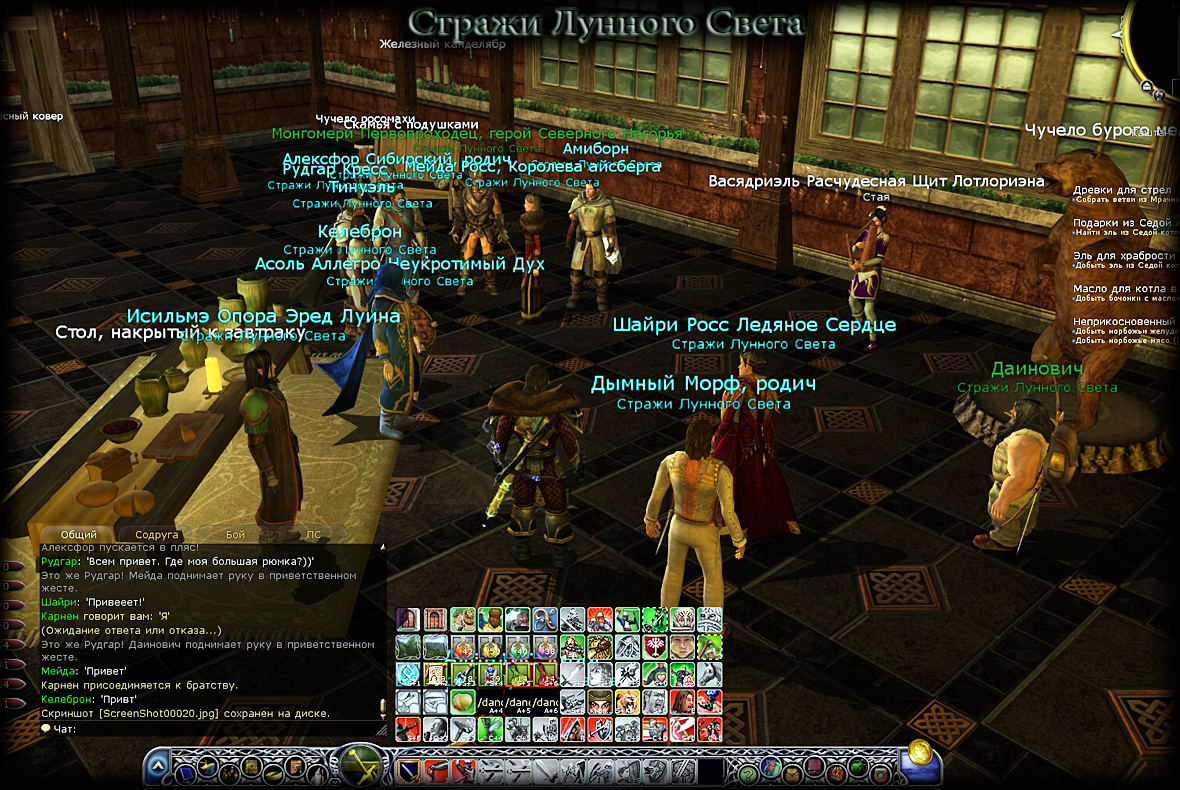
Task: Expand the main menu arrow button
Action: click(158, 768)
